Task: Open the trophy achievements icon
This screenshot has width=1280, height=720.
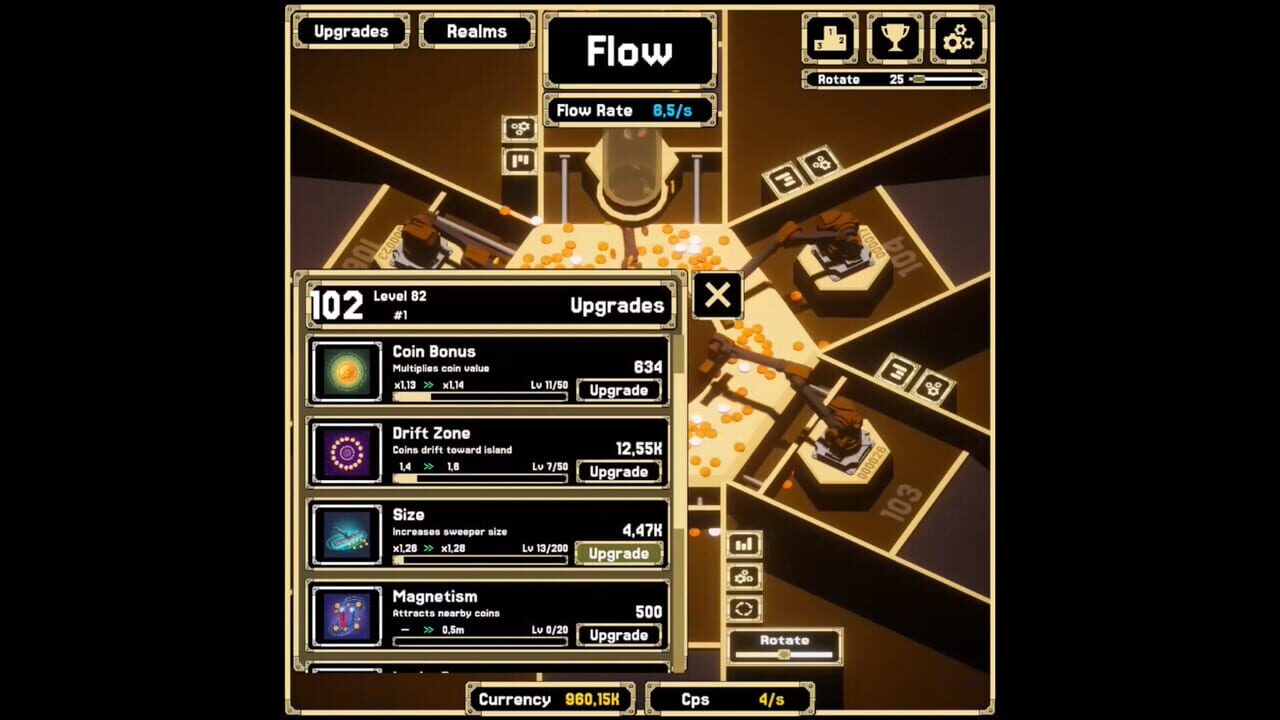Action: pos(894,38)
